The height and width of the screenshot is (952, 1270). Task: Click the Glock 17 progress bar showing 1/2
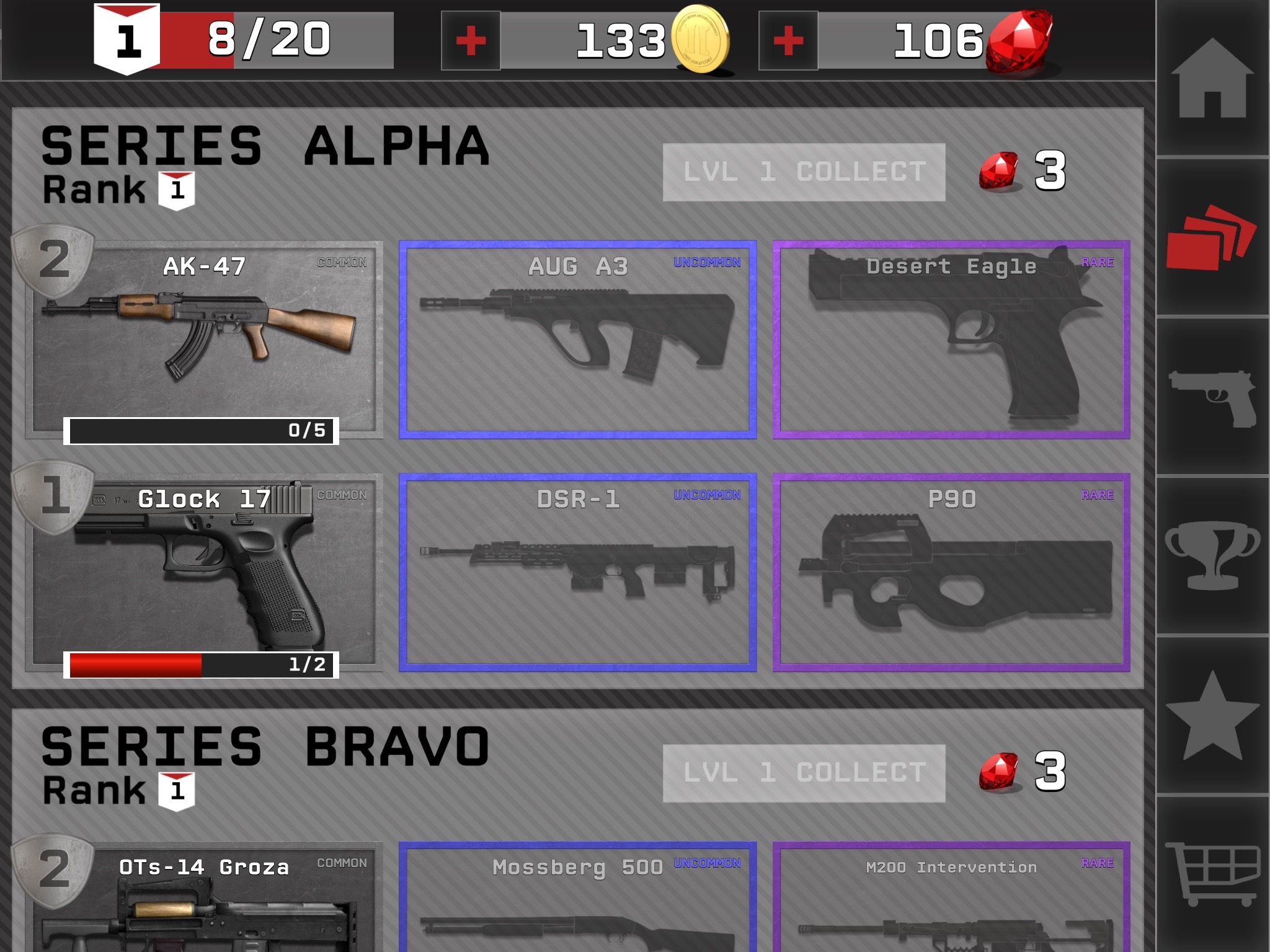coord(200,663)
